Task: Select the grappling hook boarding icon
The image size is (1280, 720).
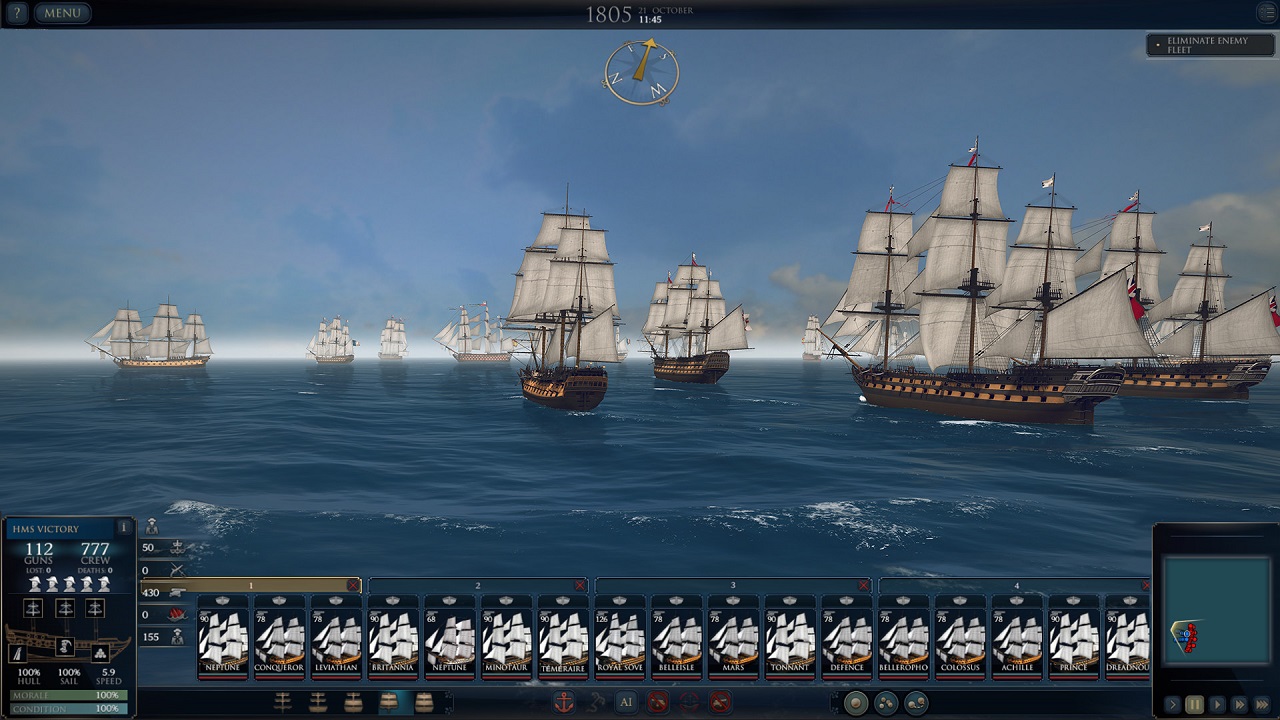Action: point(596,702)
